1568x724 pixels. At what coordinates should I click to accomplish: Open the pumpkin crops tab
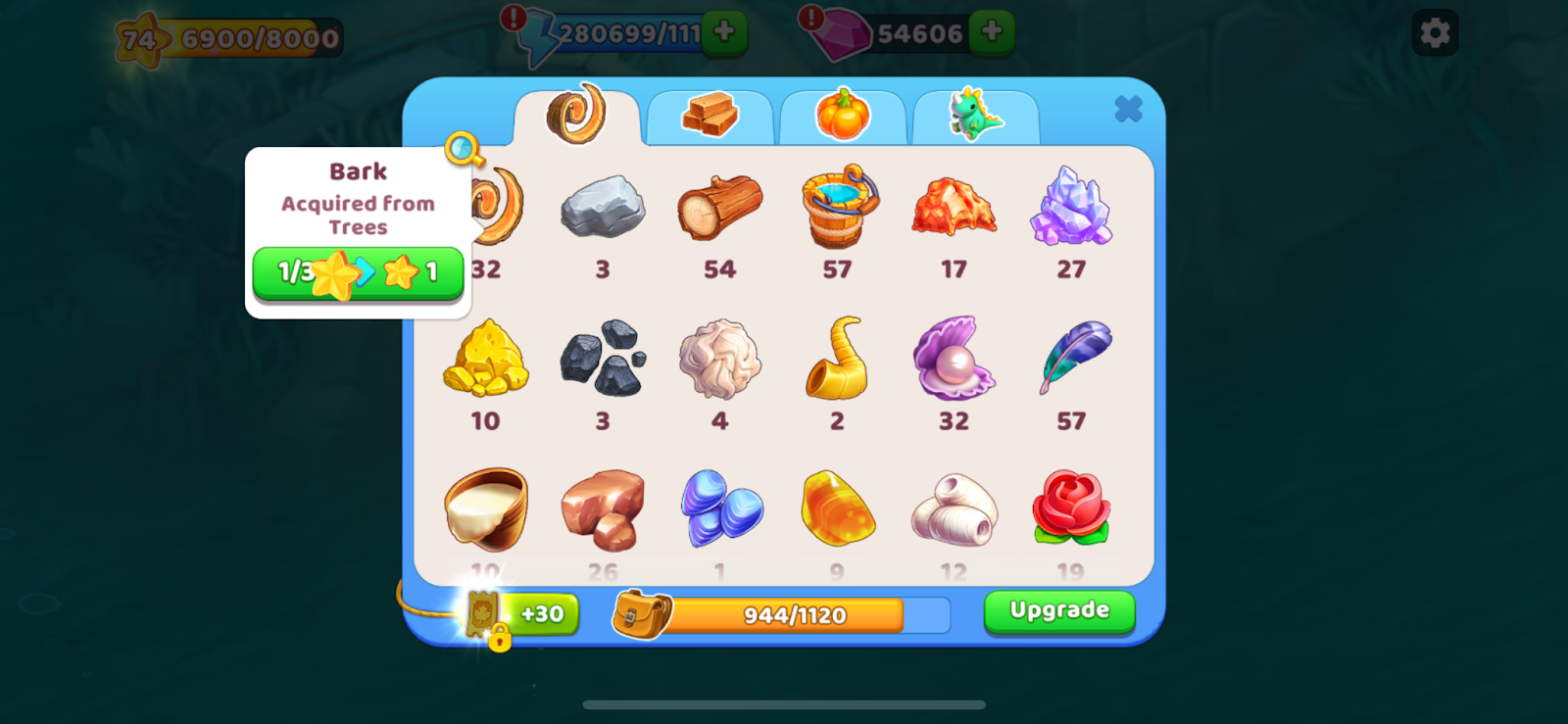point(843,116)
